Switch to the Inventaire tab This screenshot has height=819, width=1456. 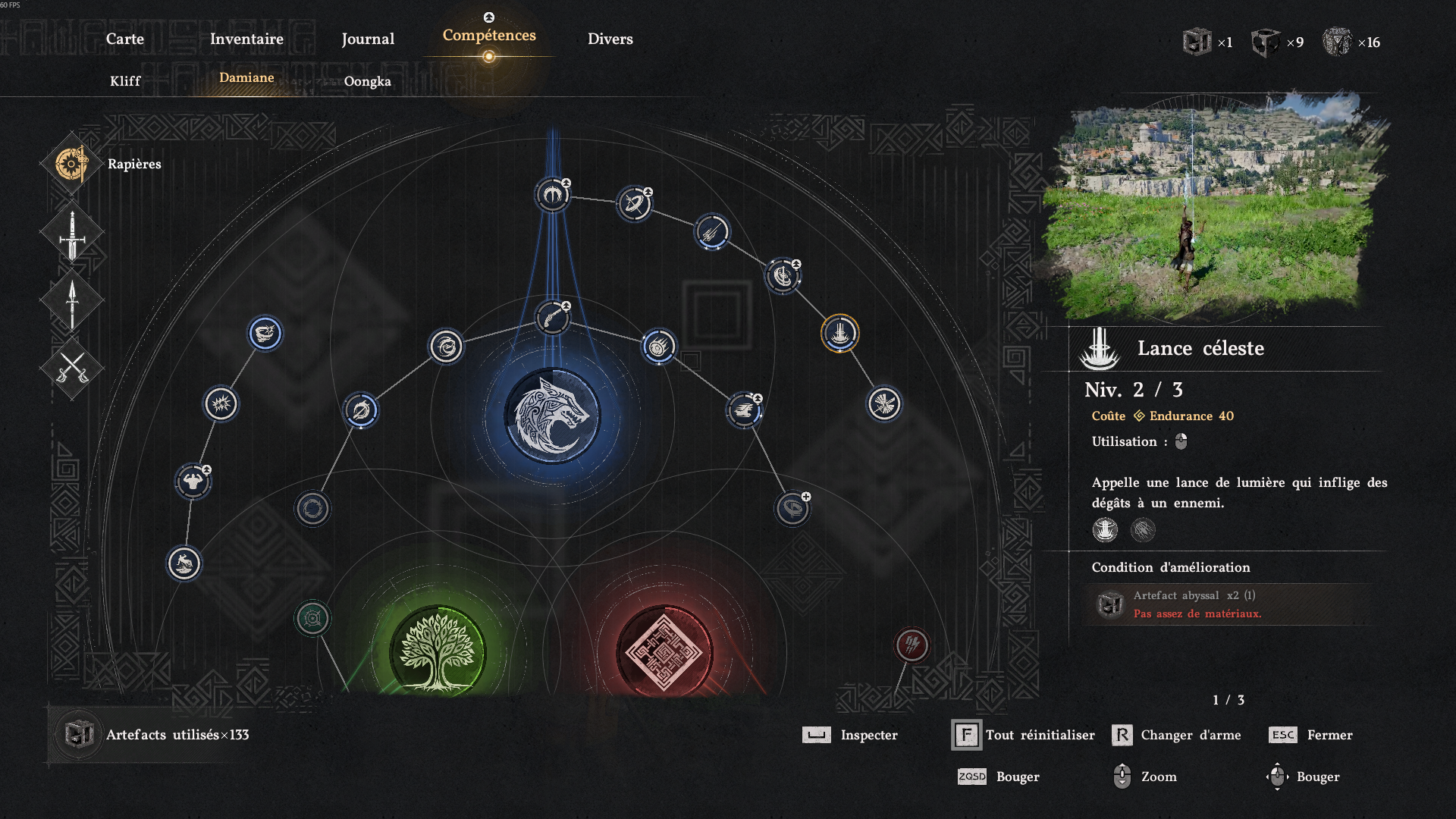click(x=246, y=39)
